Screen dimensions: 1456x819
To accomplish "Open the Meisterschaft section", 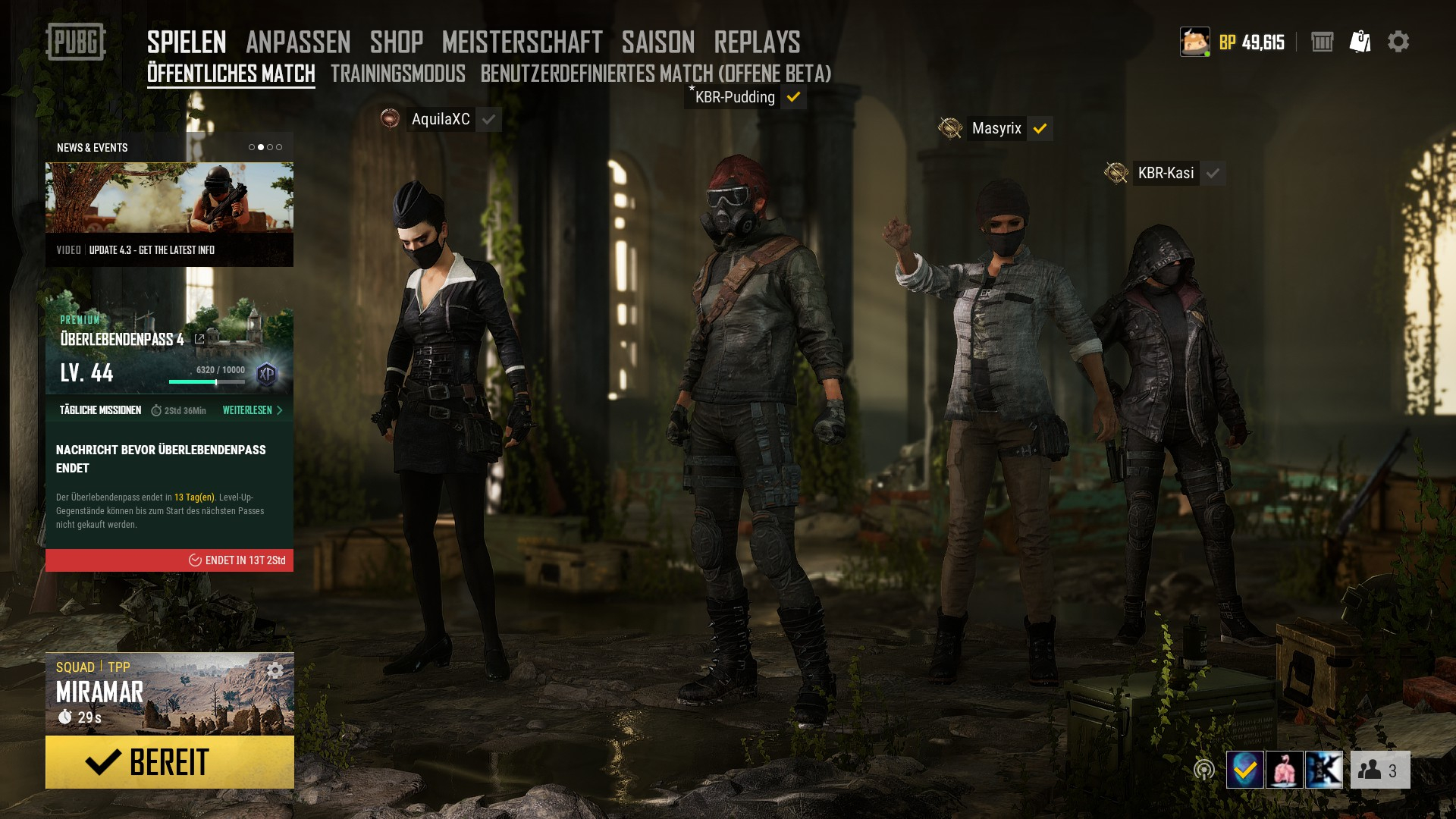I will (522, 42).
